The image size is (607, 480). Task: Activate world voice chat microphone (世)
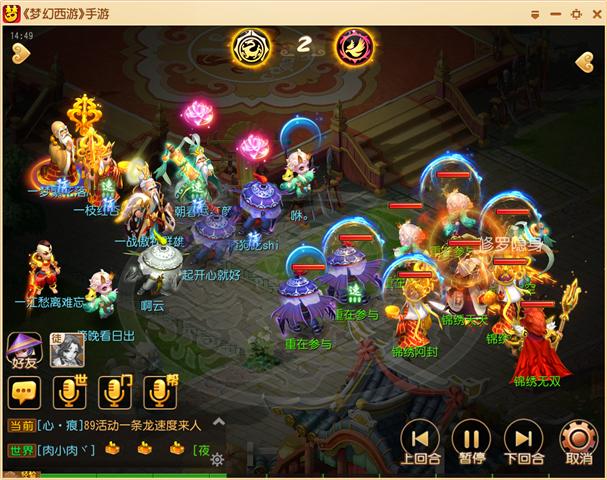[x=72, y=393]
